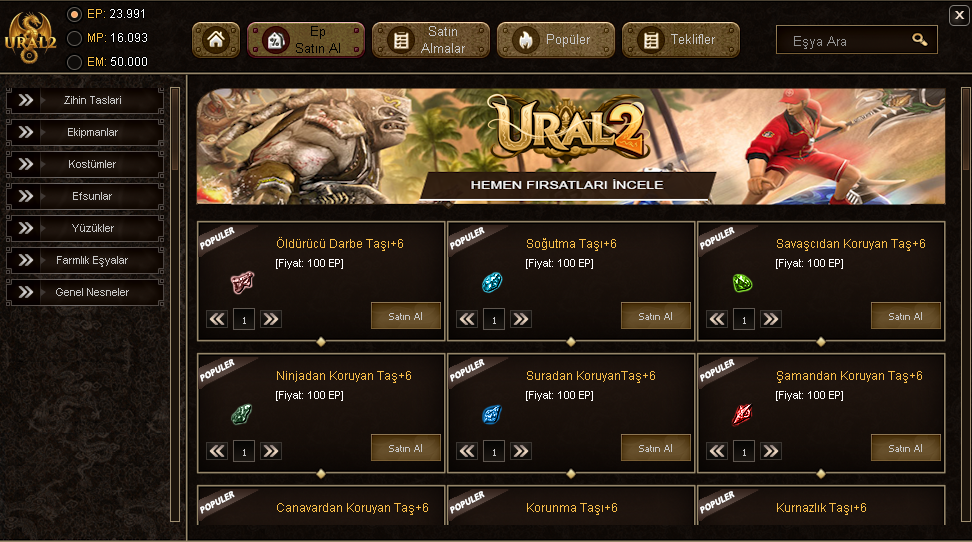
Task: Switch to the Kostümler category
Action: [86, 164]
